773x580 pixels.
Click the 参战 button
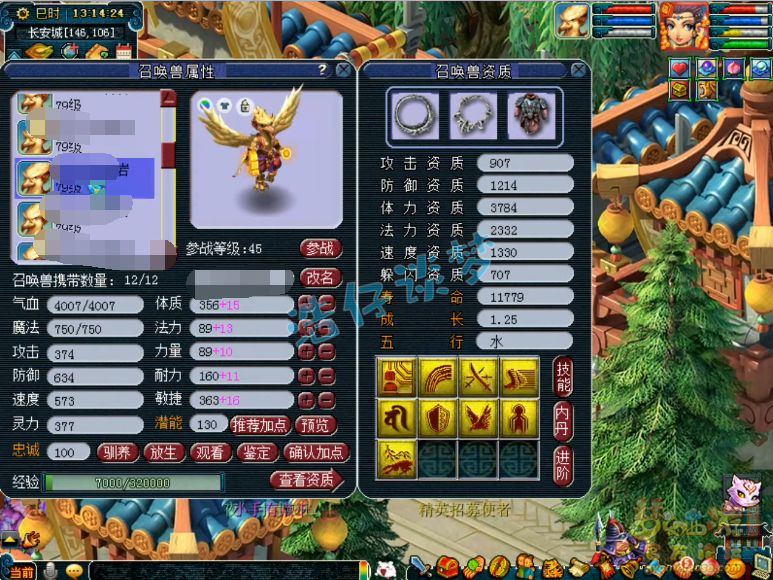coord(320,248)
